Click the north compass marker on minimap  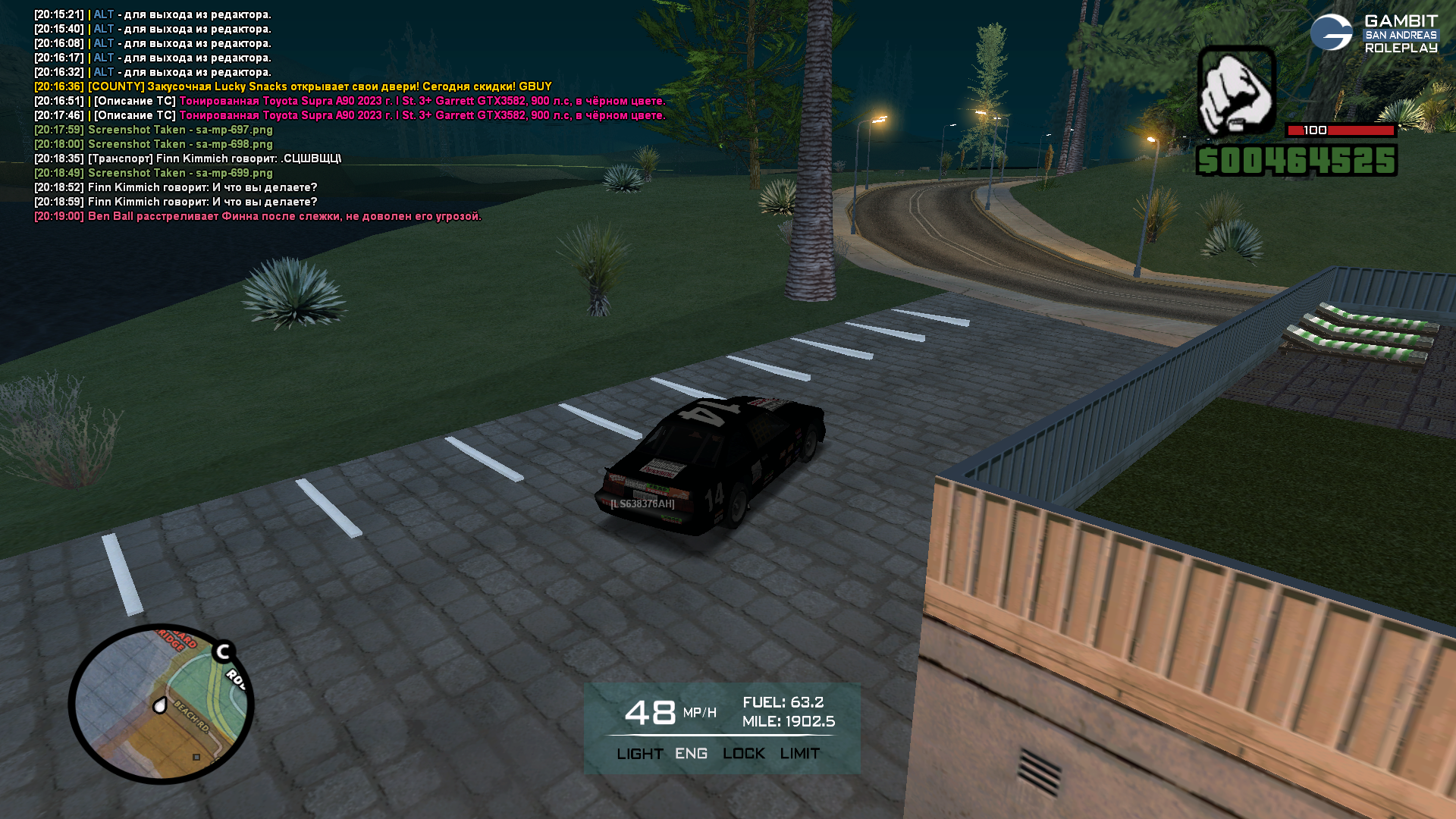(223, 651)
